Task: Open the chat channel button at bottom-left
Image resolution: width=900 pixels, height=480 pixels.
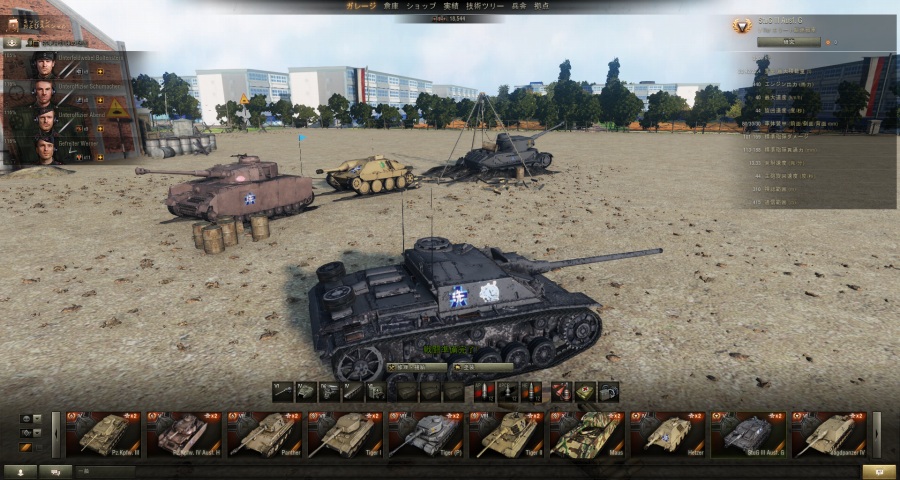Action: point(54,471)
